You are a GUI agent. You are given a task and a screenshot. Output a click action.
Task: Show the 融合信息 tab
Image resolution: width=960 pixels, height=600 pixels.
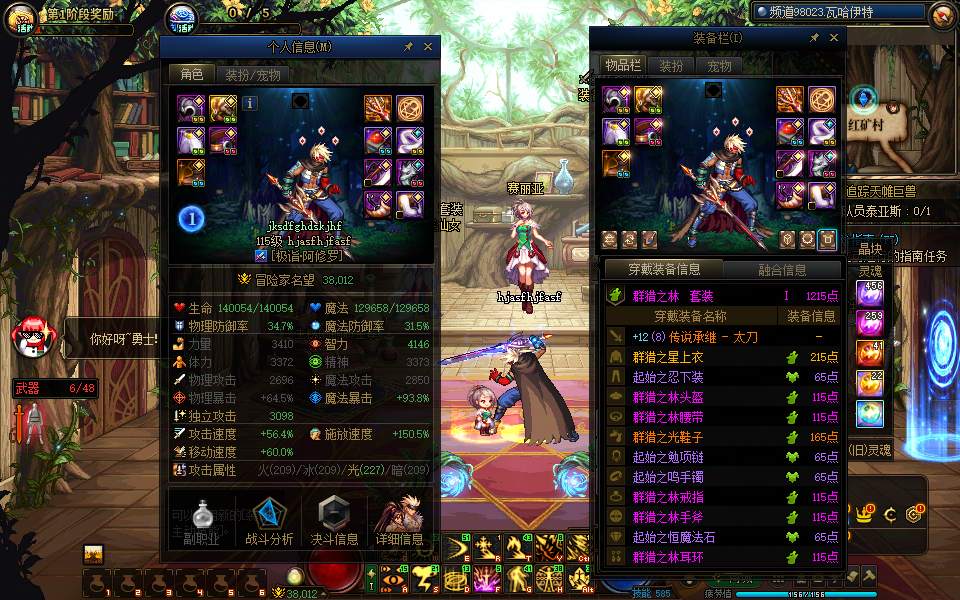[x=781, y=269]
